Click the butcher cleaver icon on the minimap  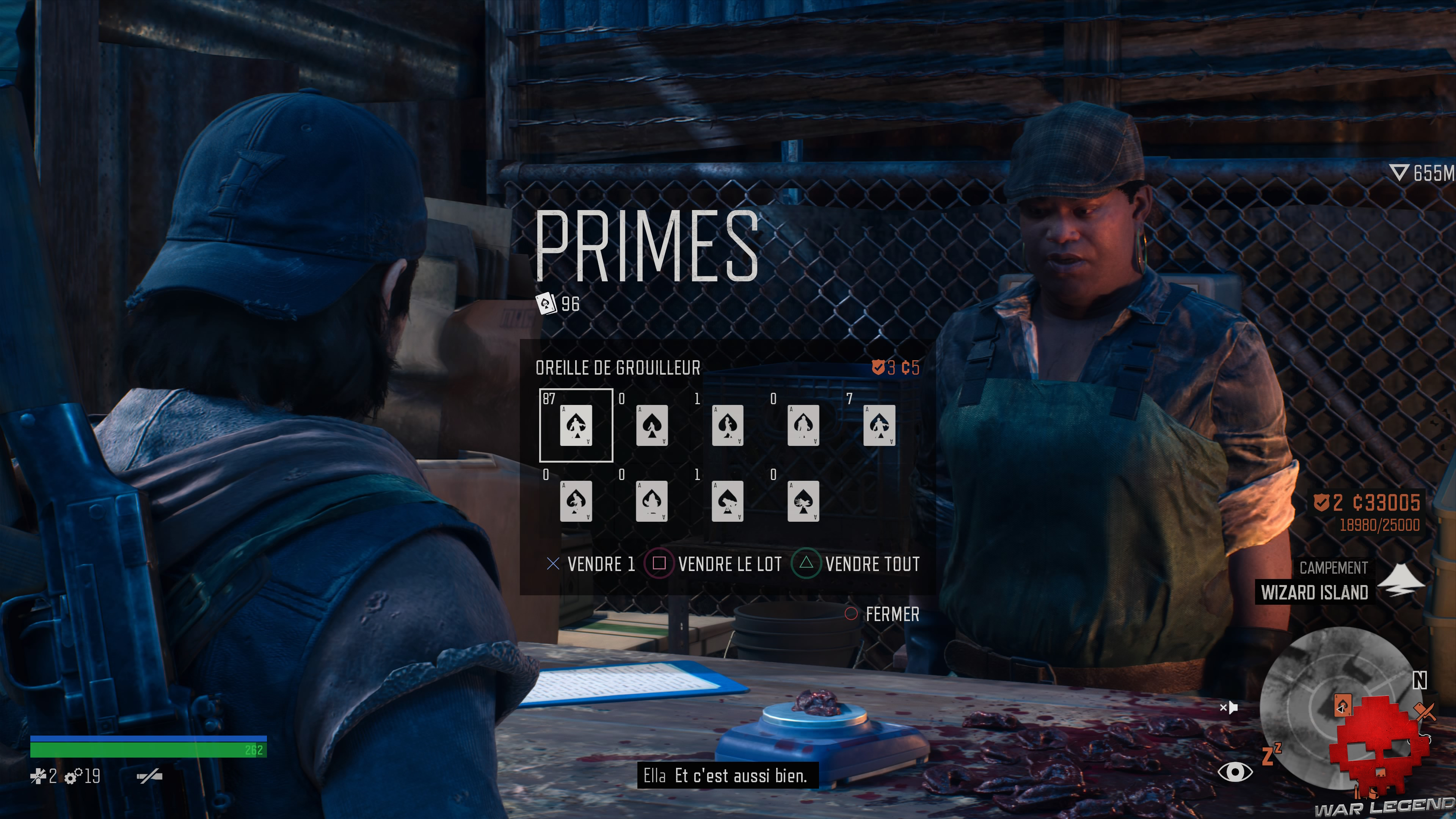1426,711
